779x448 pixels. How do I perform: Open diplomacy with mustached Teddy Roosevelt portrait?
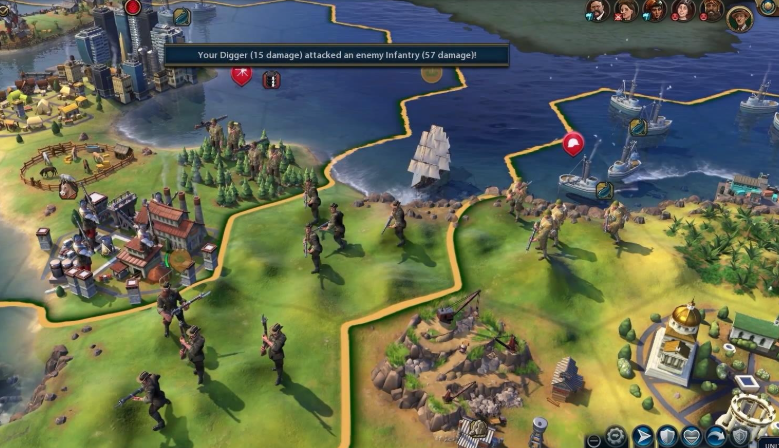pyautogui.click(x=598, y=10)
